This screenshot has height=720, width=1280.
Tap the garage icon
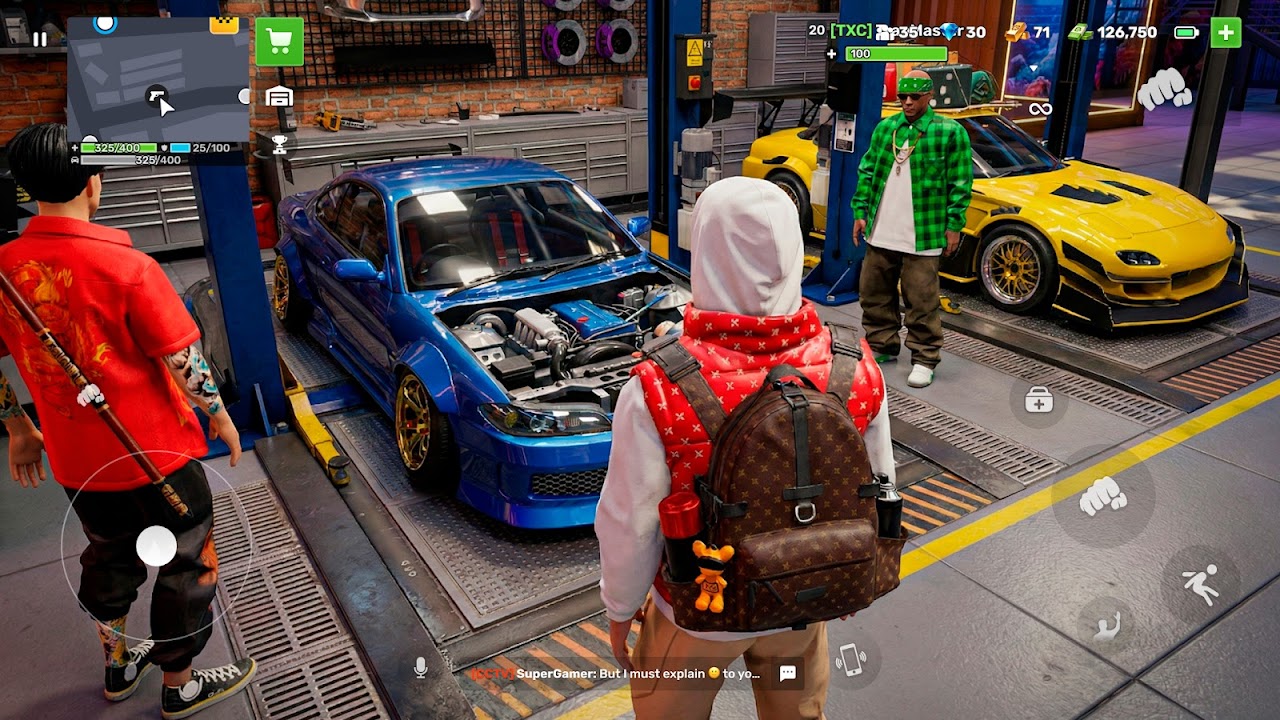coord(279,96)
